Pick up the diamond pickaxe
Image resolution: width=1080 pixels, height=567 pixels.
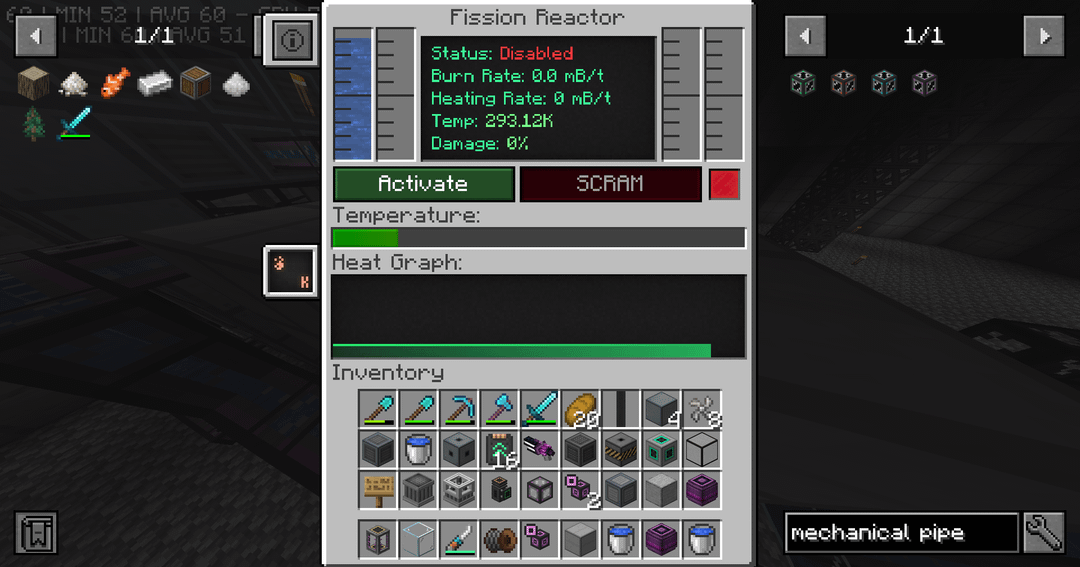coord(459,409)
